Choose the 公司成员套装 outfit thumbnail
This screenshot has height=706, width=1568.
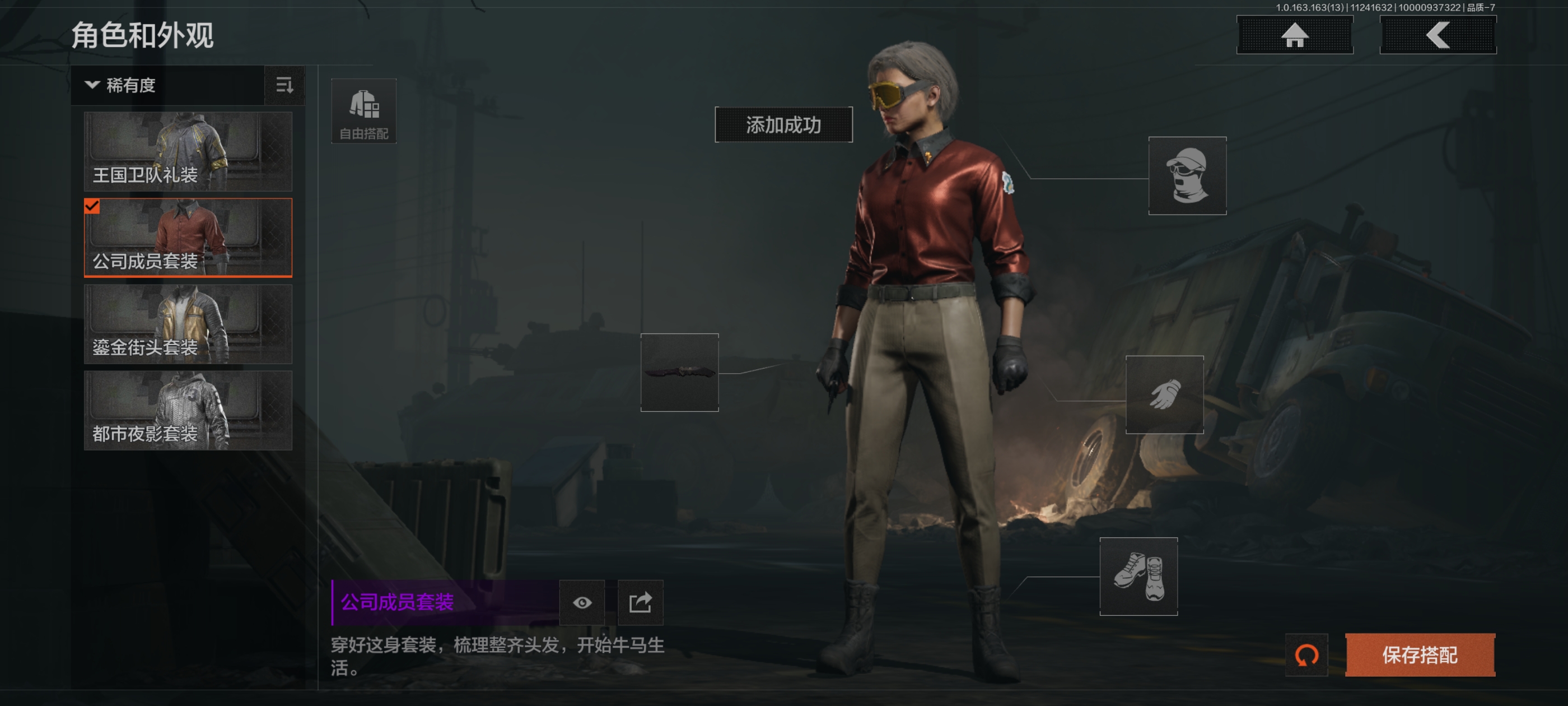(188, 238)
